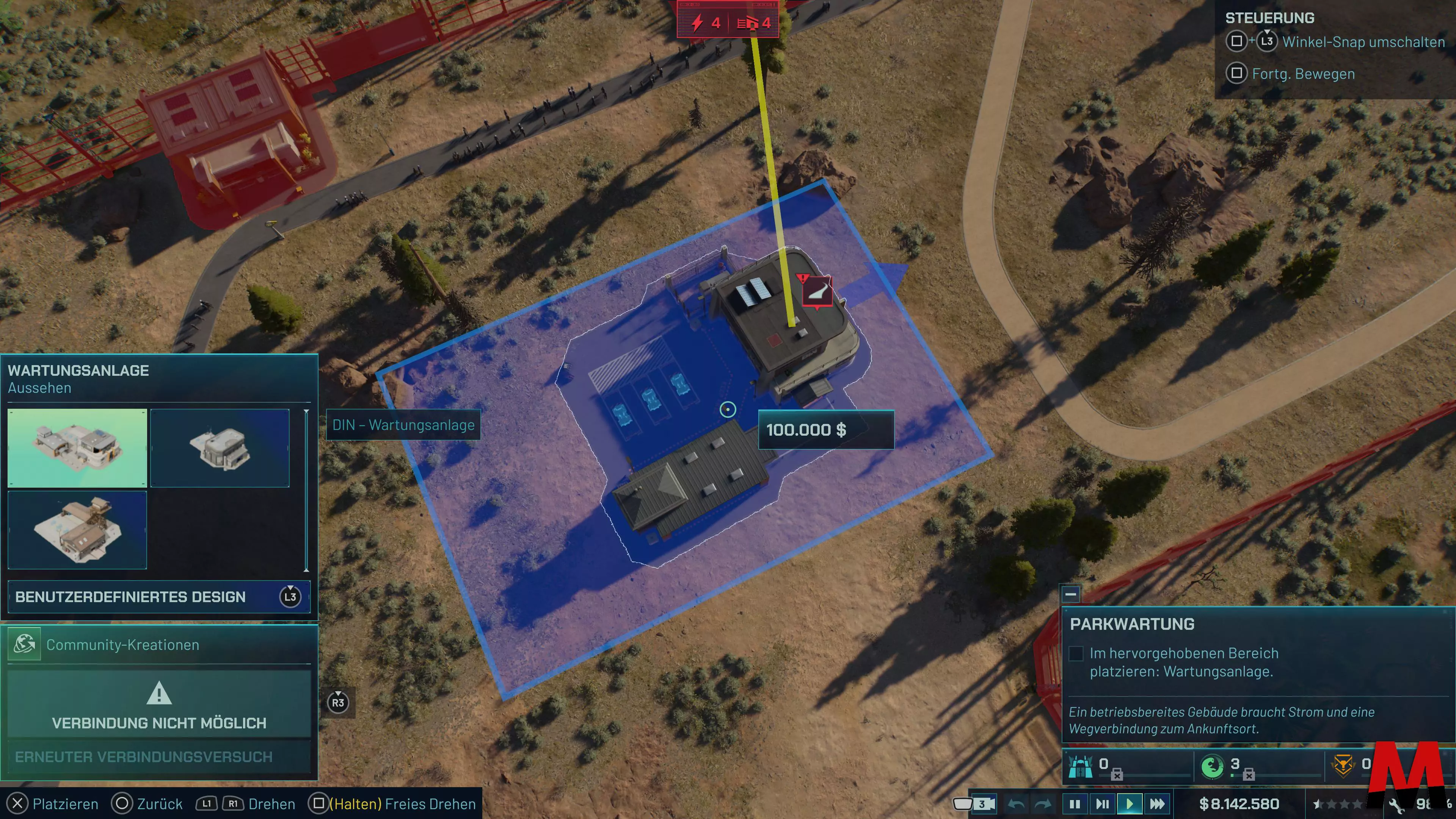Open the green dinosaur rating icon

[1212, 766]
